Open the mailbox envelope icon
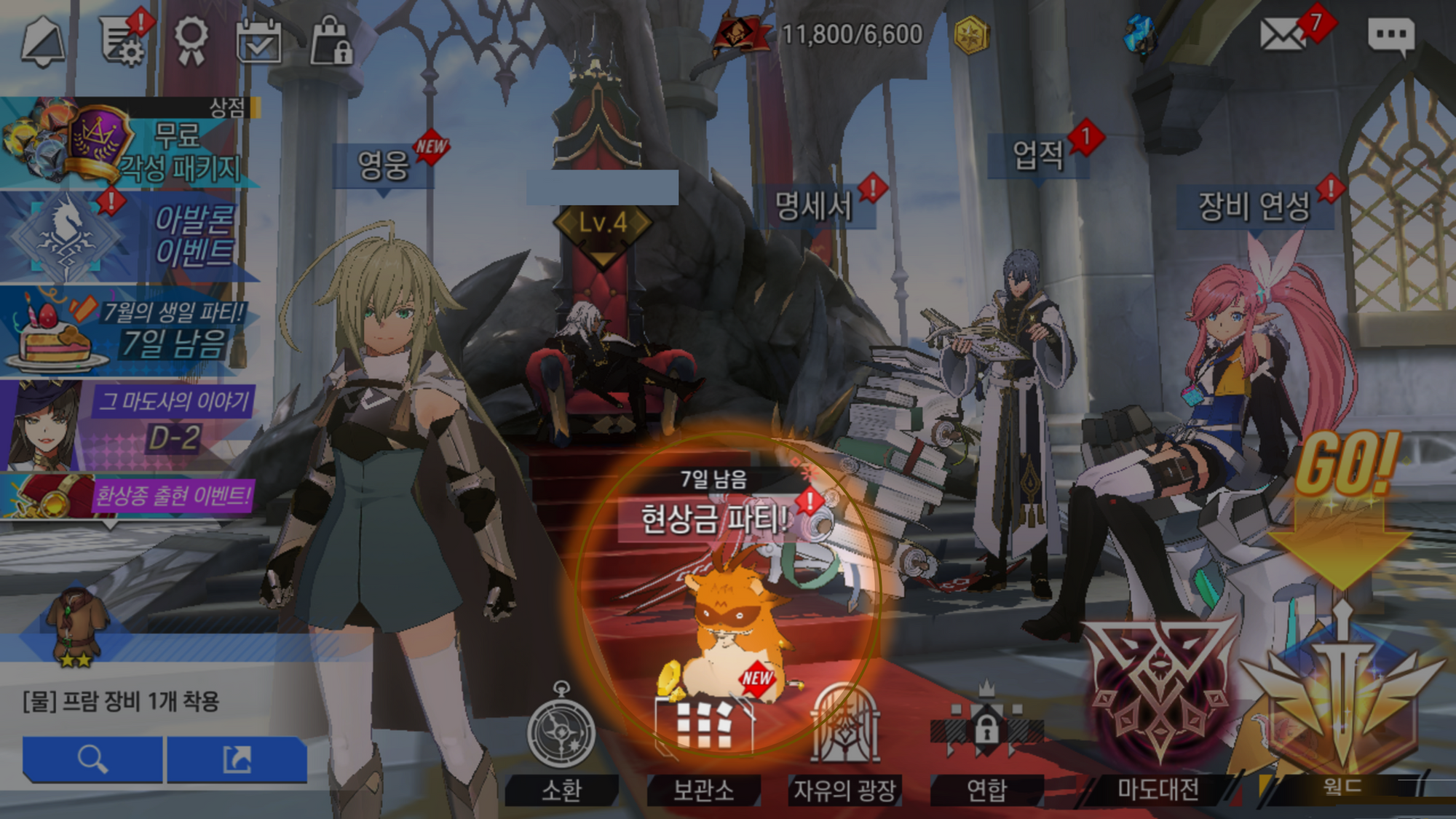Image resolution: width=1456 pixels, height=819 pixels. click(x=1283, y=35)
